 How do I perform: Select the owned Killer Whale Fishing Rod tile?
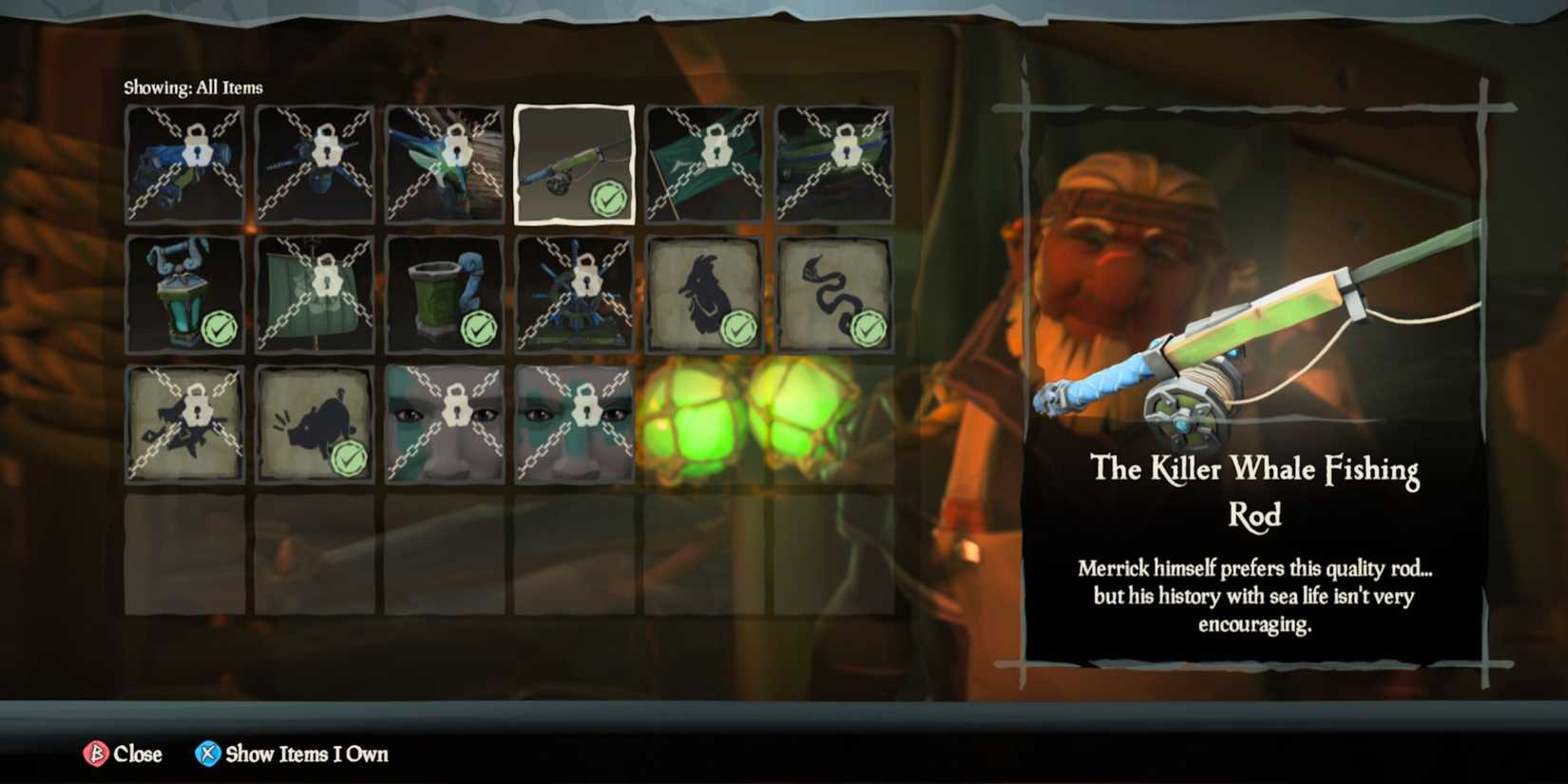pyautogui.click(x=574, y=163)
